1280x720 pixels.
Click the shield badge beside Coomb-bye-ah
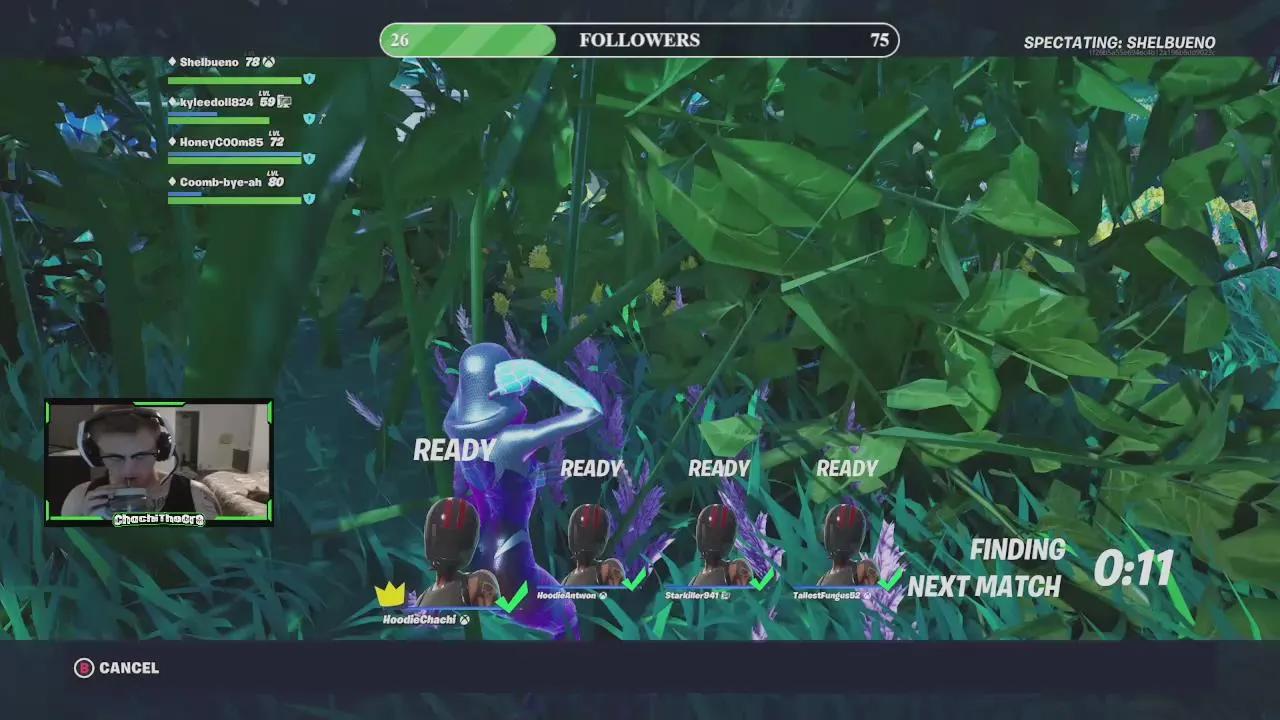pyautogui.click(x=309, y=198)
